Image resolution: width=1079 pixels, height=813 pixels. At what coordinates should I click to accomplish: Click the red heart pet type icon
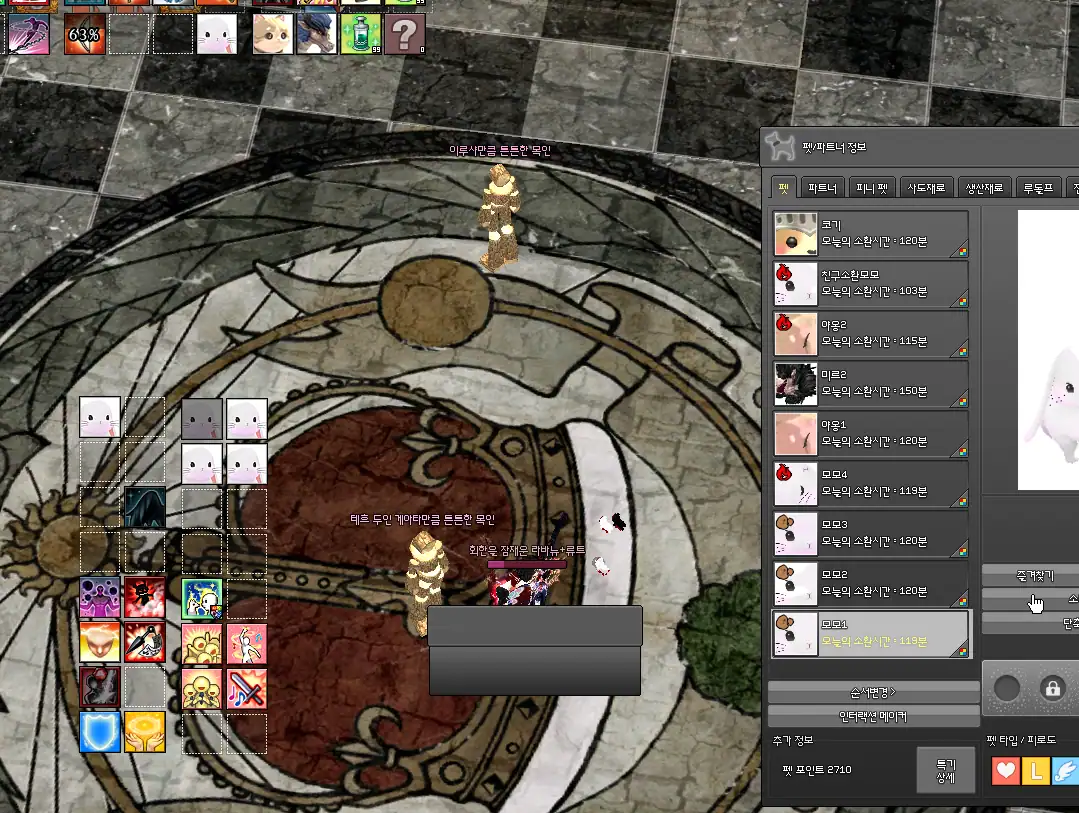click(1007, 771)
